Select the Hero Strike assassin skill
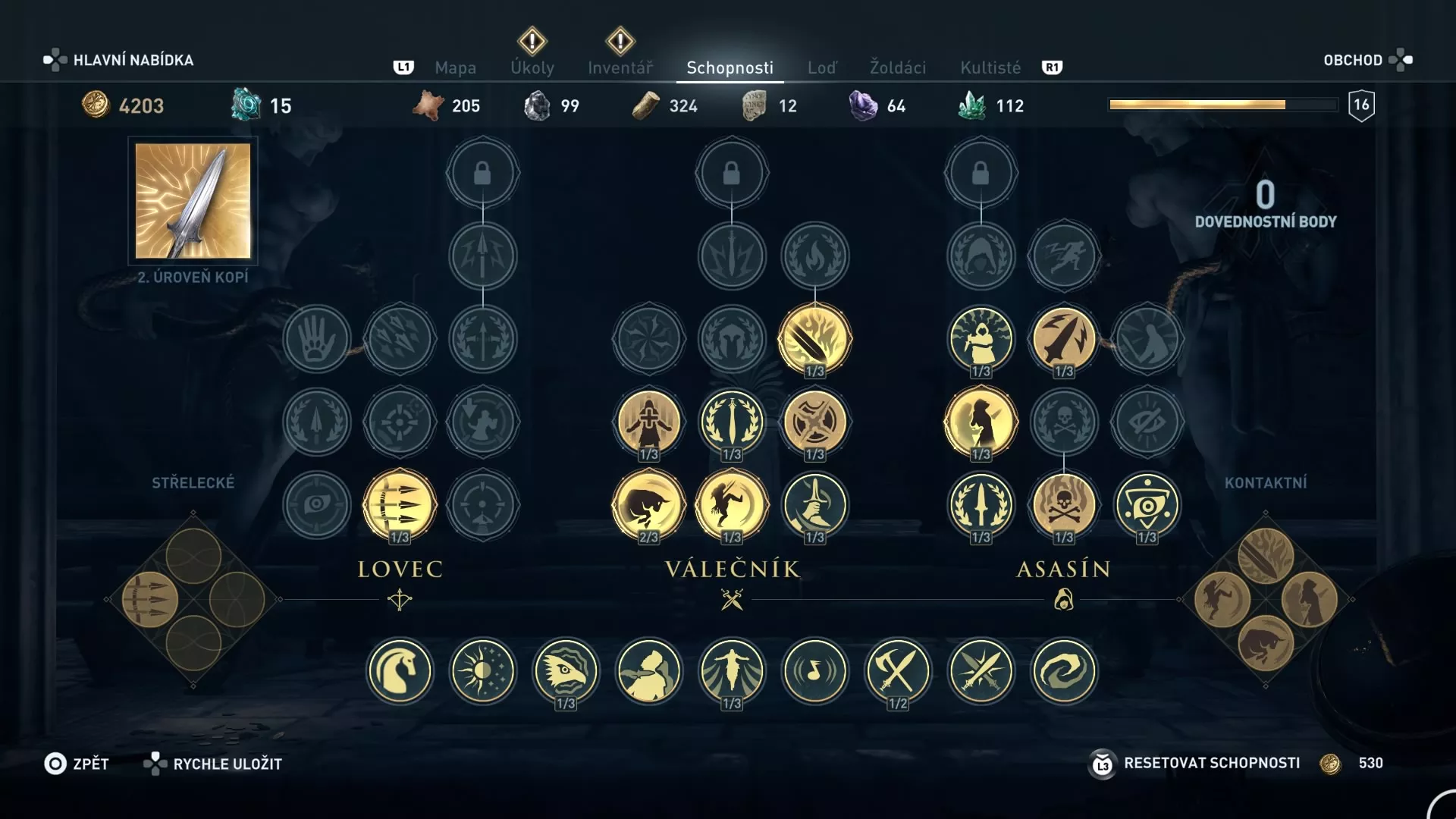The width and height of the screenshot is (1456, 819). click(981, 422)
